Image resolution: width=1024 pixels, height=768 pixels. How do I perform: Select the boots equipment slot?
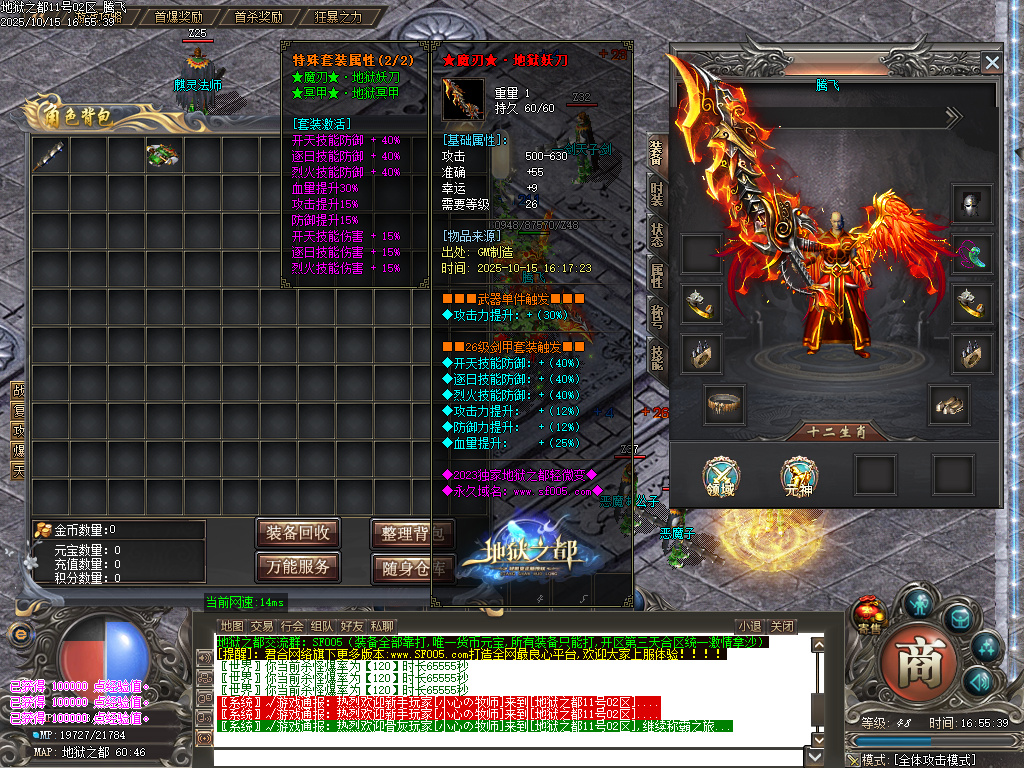point(948,402)
